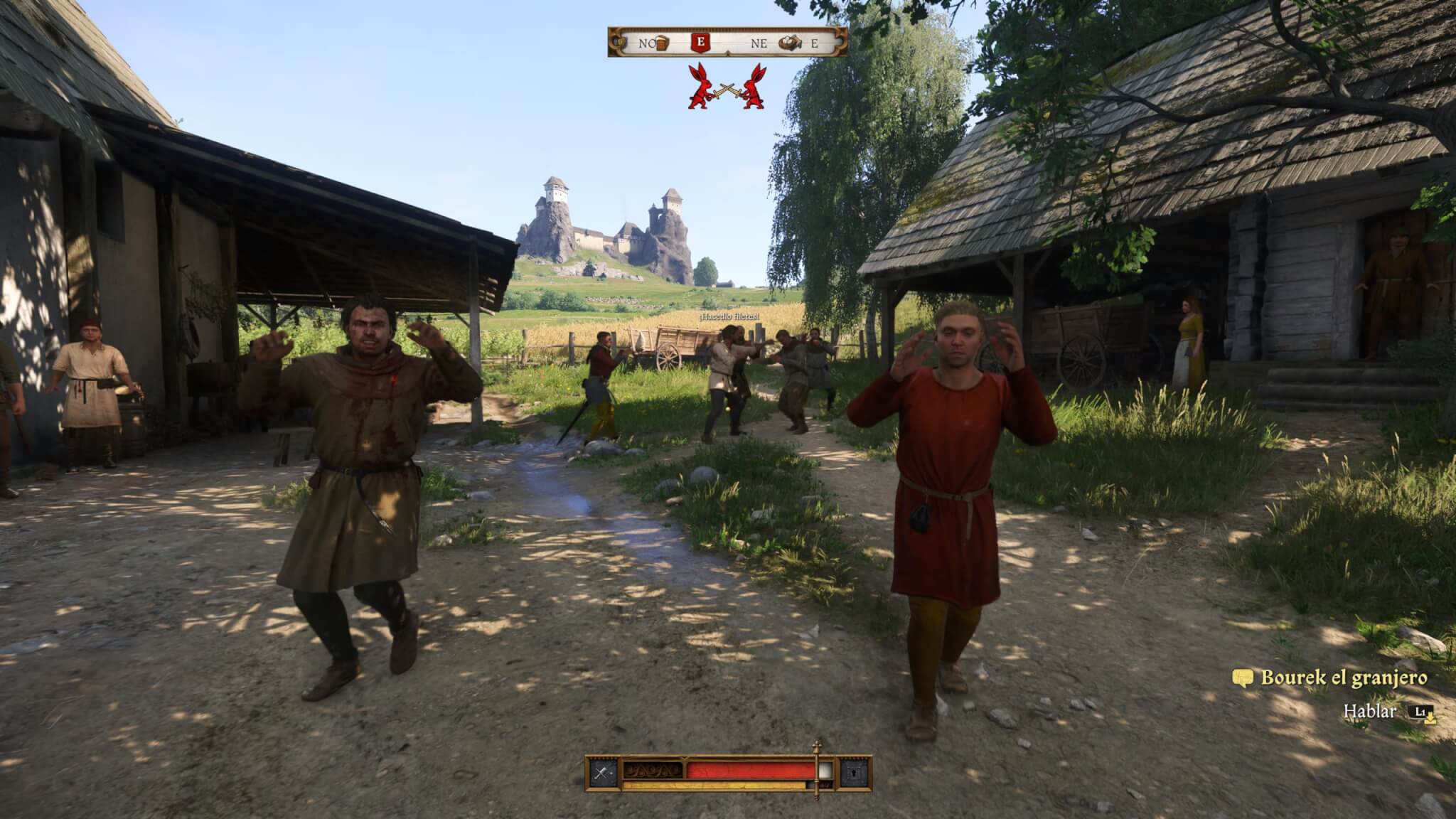The image size is (1456, 819).
Task: Click the bird nest marker on compass
Action: (788, 43)
